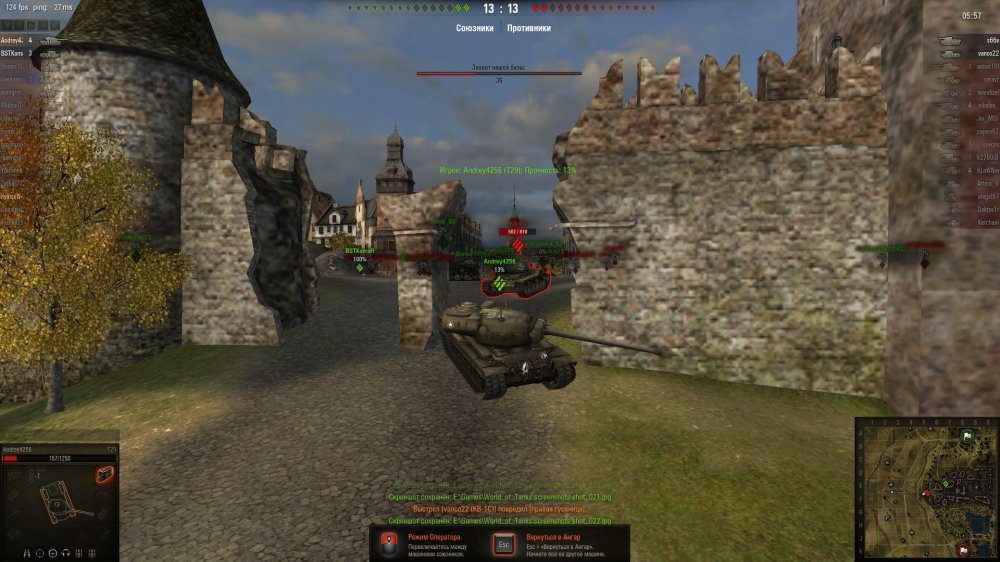The image size is (1000, 562).
Task: Select player BSTKami in the allied team list
Action: coord(13,53)
